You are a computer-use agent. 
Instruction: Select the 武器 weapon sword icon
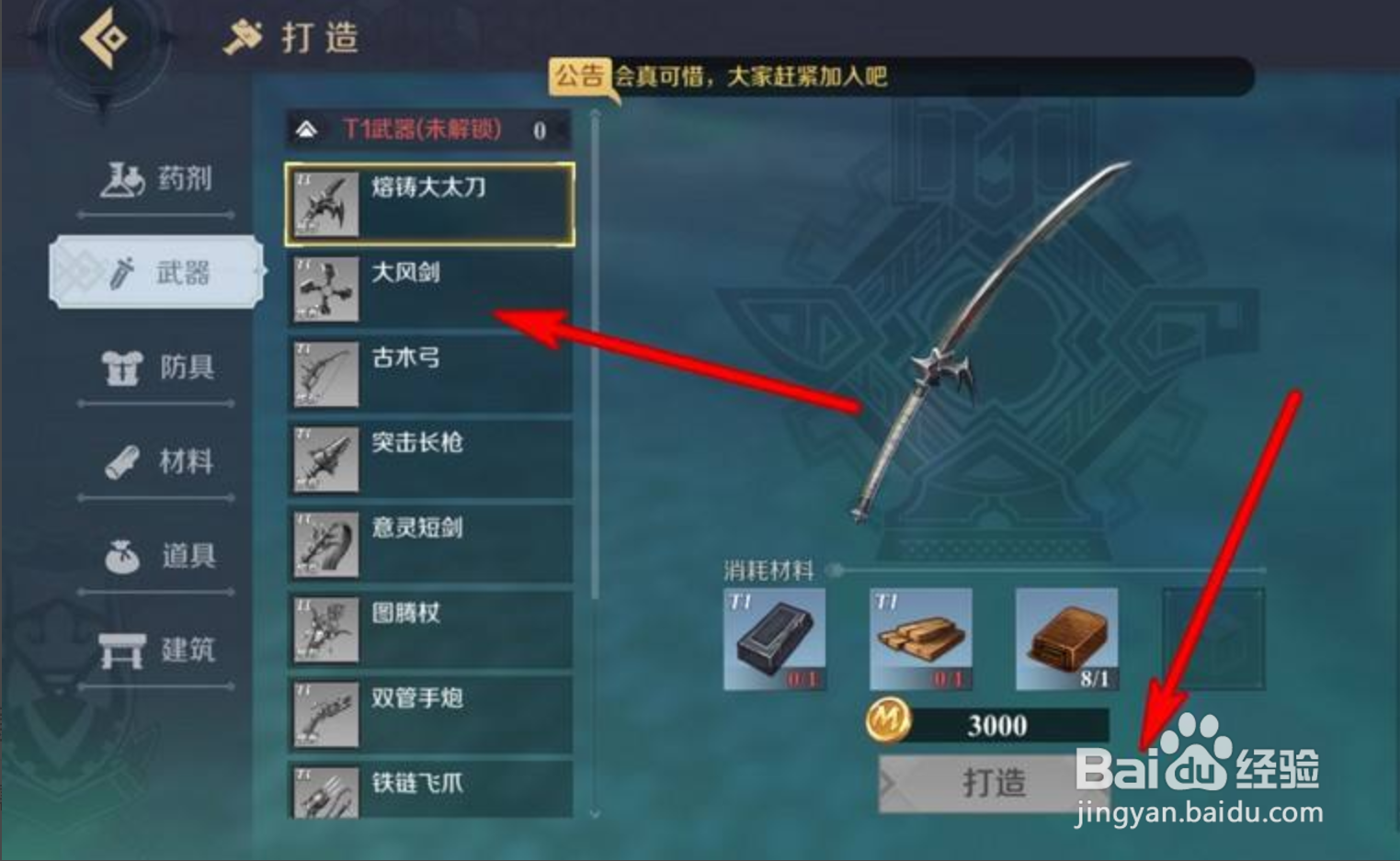120,272
